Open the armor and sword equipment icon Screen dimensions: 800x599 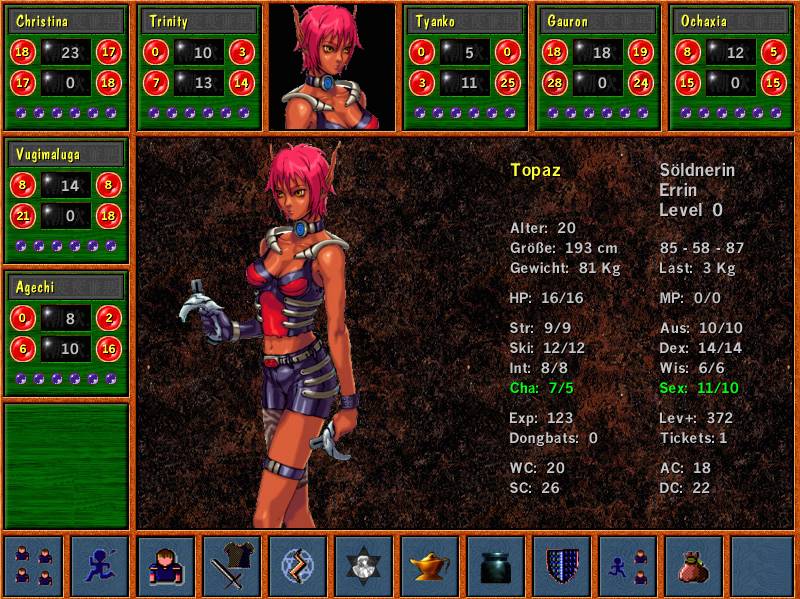coord(232,566)
